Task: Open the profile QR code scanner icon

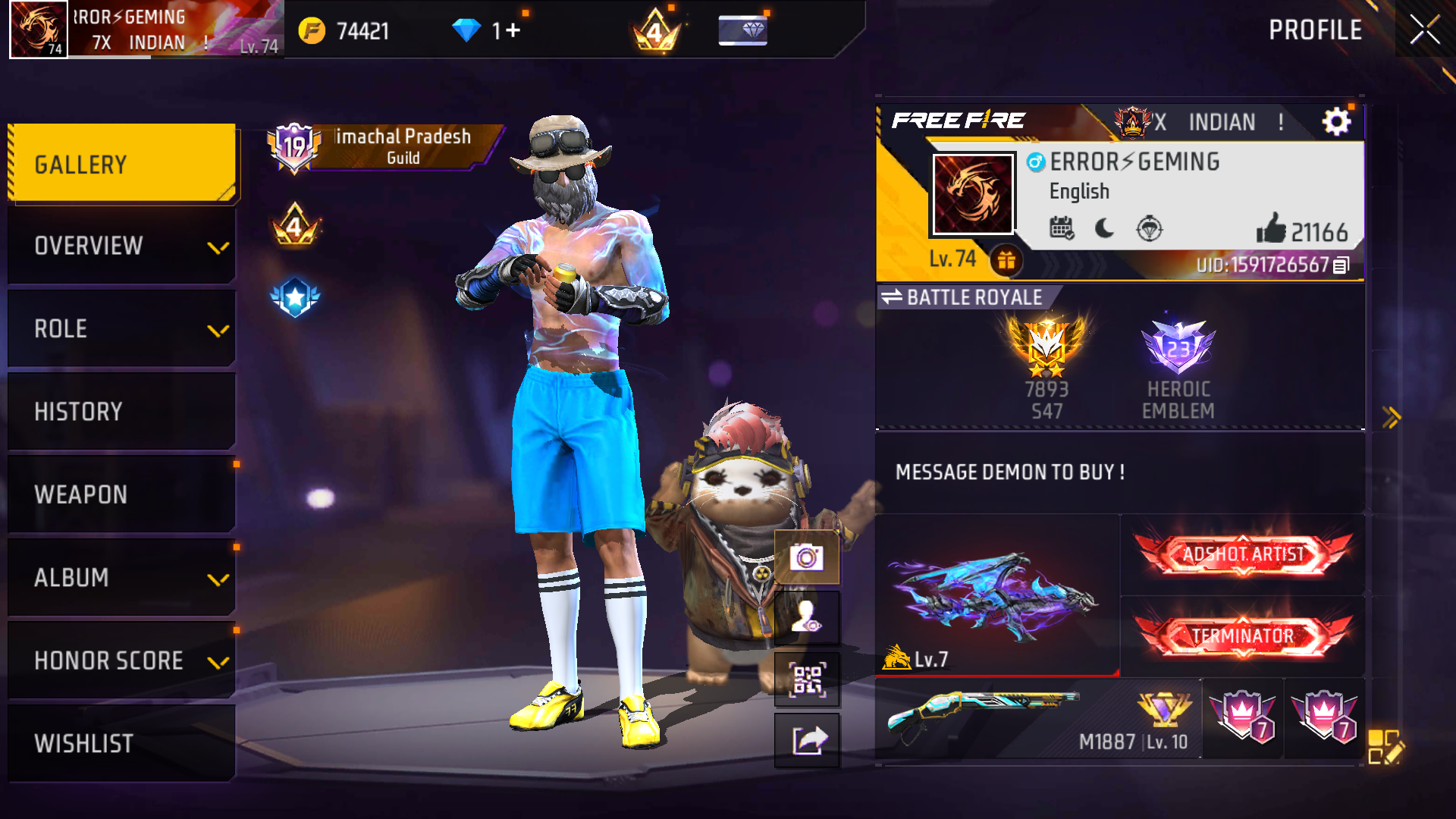Action: 807,679
